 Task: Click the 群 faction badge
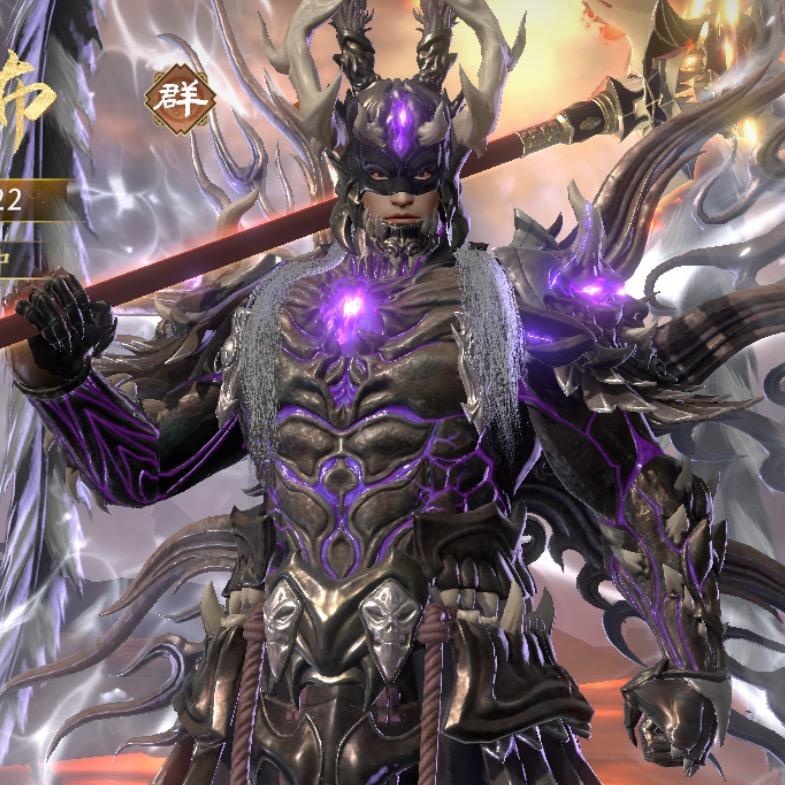click(x=179, y=99)
